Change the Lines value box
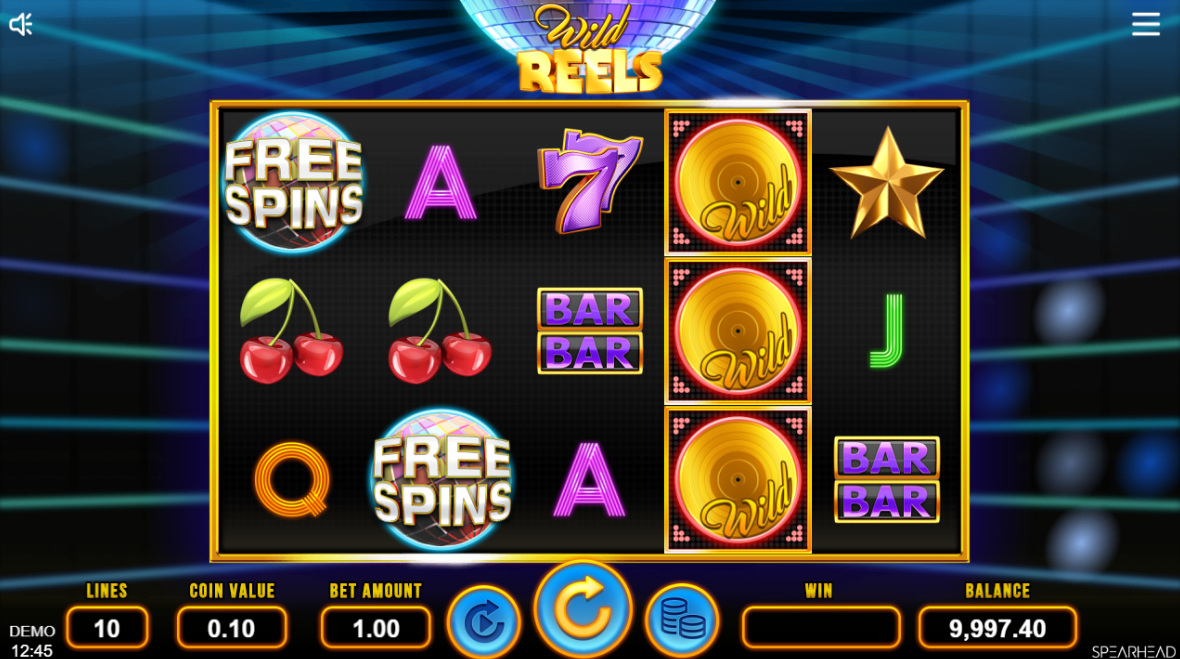Screen dimensions: 1180x659 tap(107, 628)
